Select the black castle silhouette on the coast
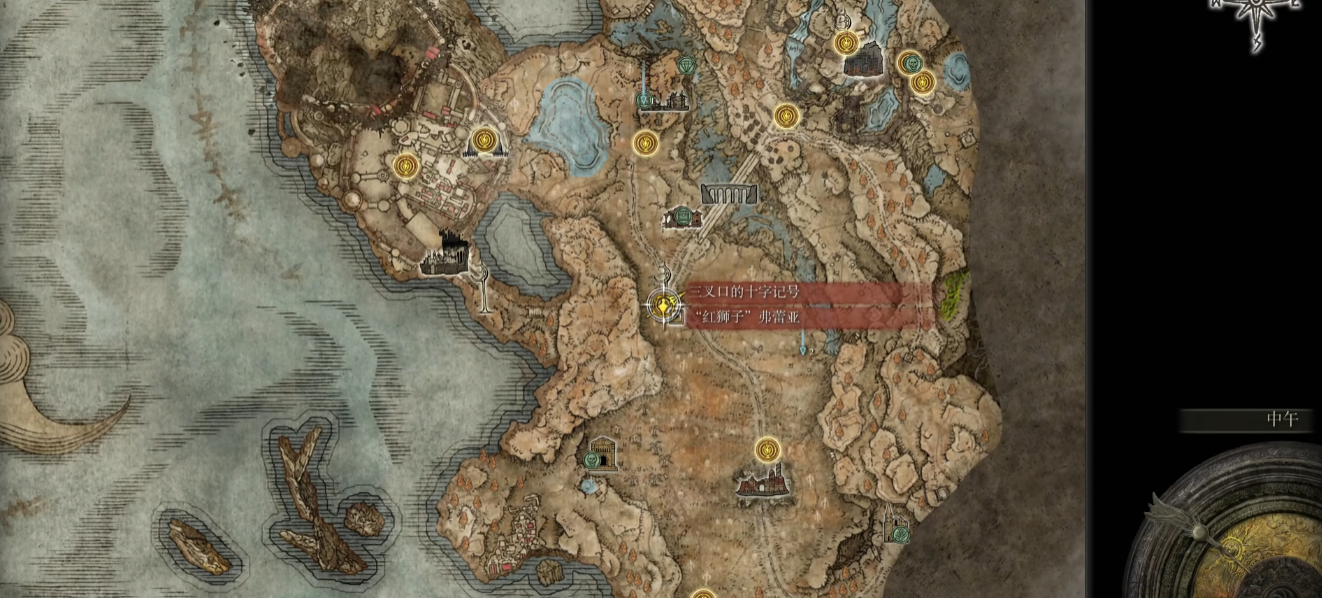This screenshot has width=1322, height=598. 447,253
